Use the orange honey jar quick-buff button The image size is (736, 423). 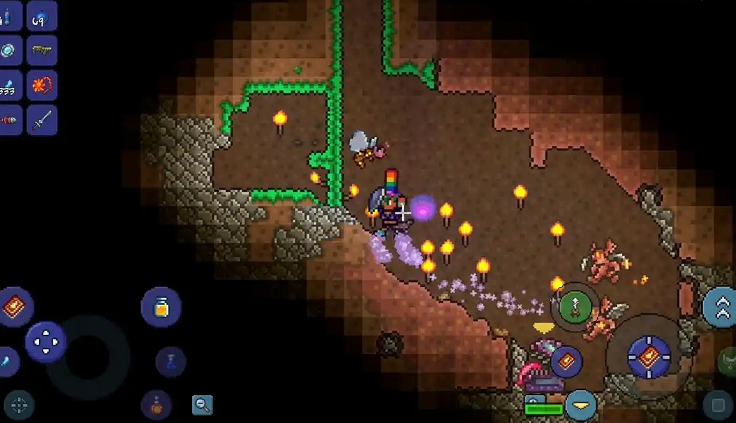click(161, 307)
